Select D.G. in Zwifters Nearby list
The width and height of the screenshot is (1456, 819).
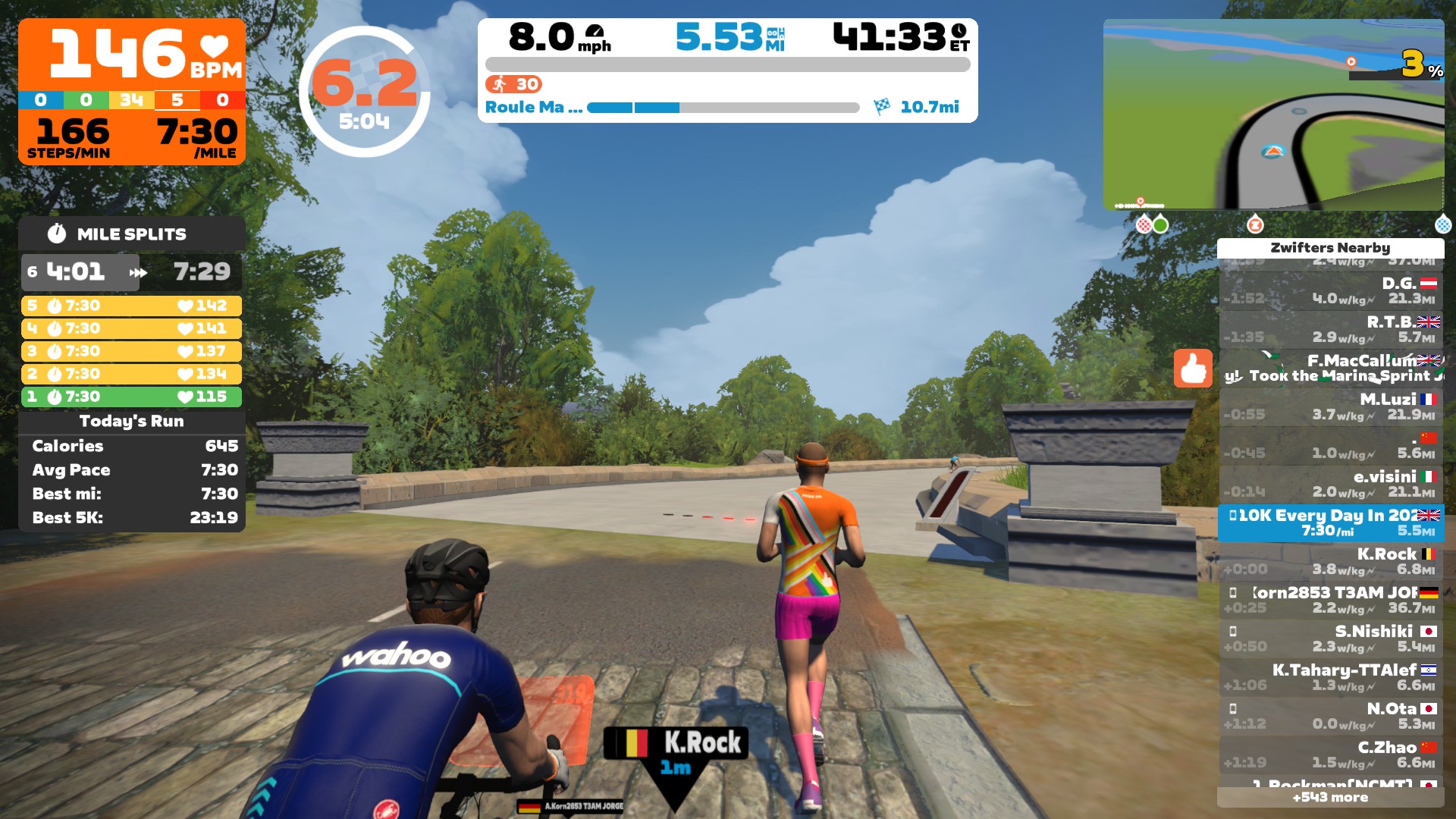coord(1331,291)
